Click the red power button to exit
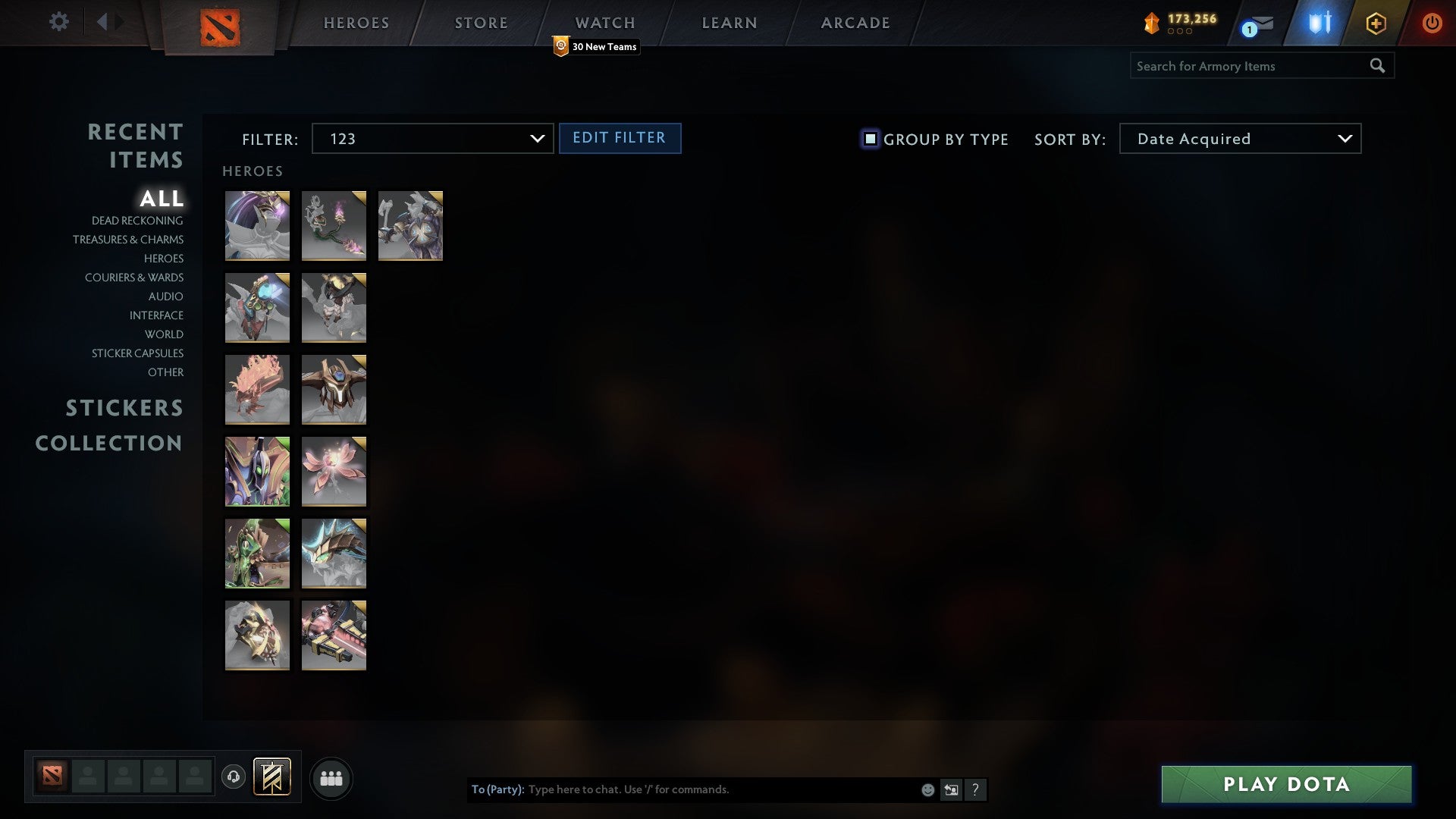 point(1432,23)
